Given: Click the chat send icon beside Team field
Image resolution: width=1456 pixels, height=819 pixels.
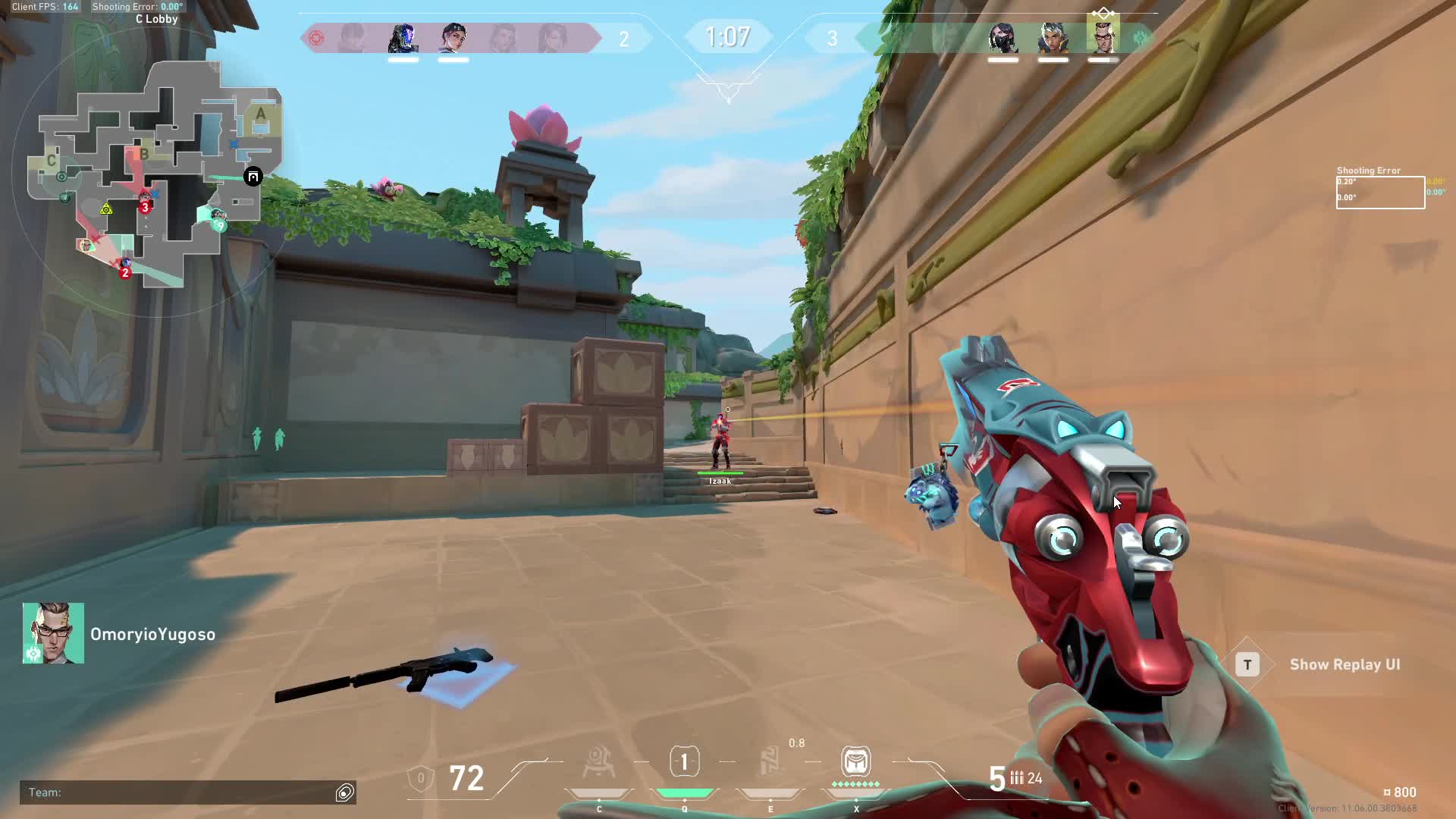Looking at the screenshot, I should click(345, 792).
